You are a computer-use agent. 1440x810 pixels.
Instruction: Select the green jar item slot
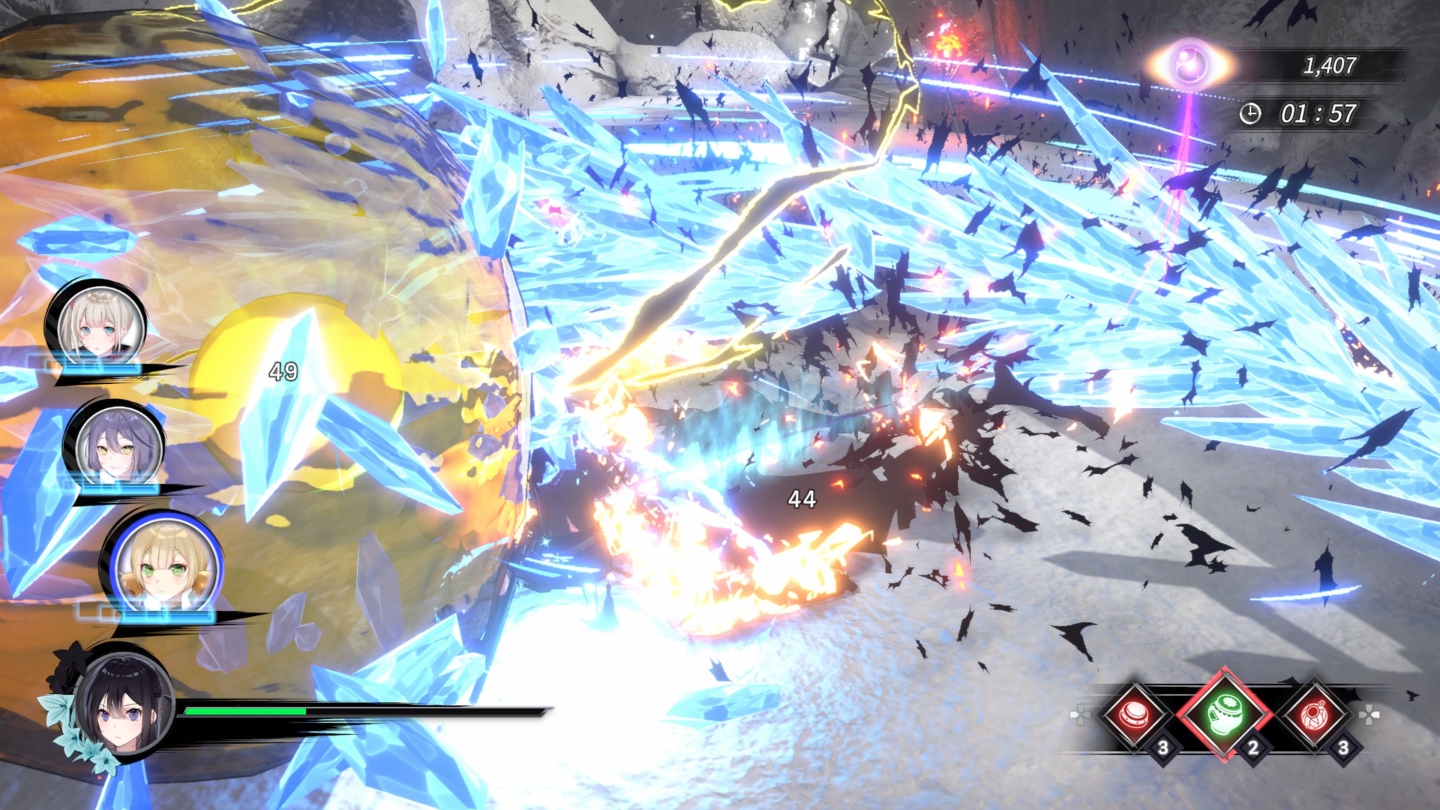pos(1223,716)
